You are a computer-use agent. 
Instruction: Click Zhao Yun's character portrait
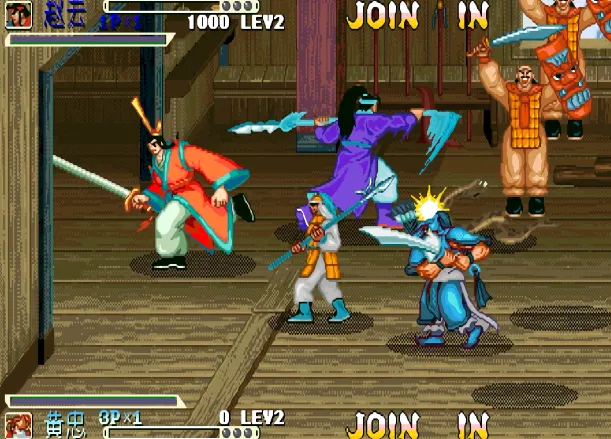19,14
